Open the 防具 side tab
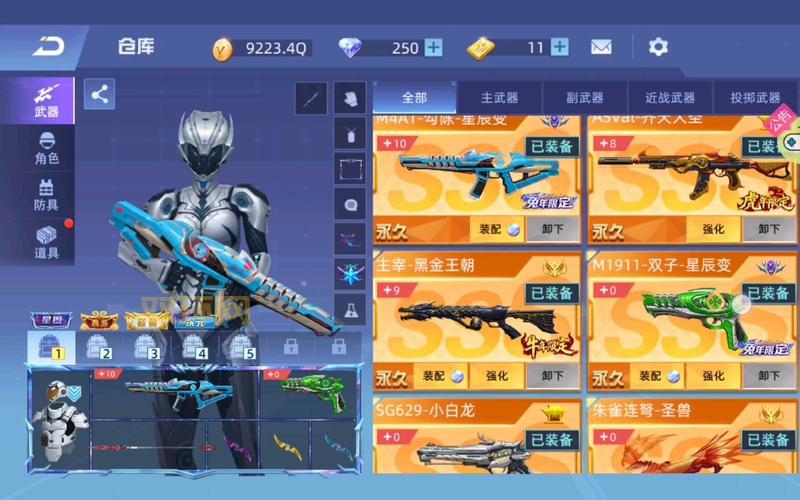 tap(46, 195)
